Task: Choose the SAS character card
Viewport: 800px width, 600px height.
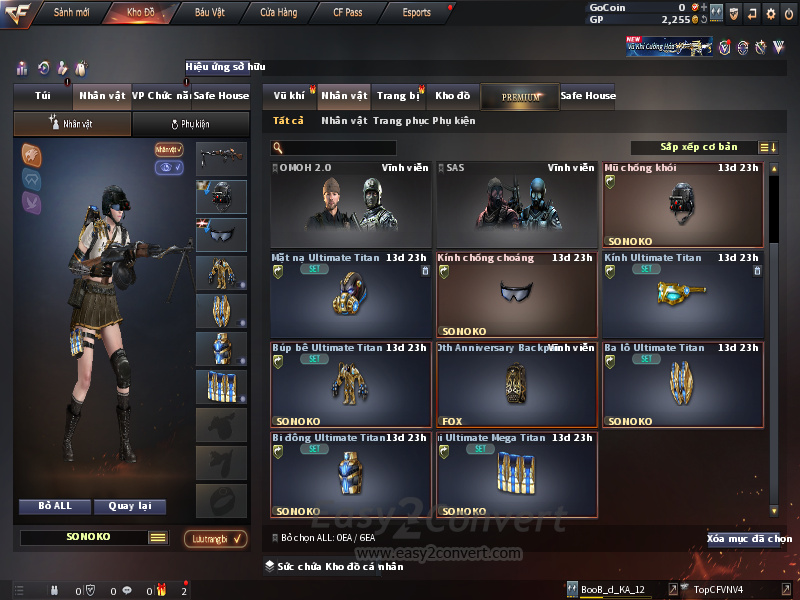Action: pyautogui.click(x=516, y=206)
